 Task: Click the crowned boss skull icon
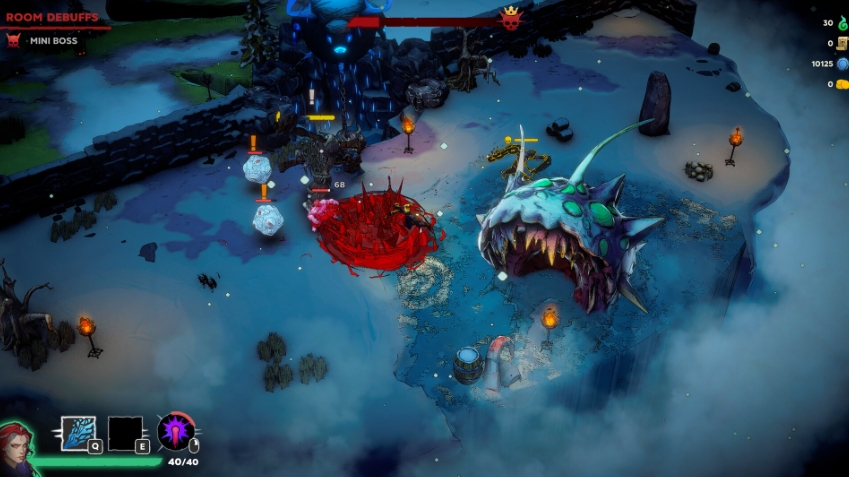click(511, 19)
